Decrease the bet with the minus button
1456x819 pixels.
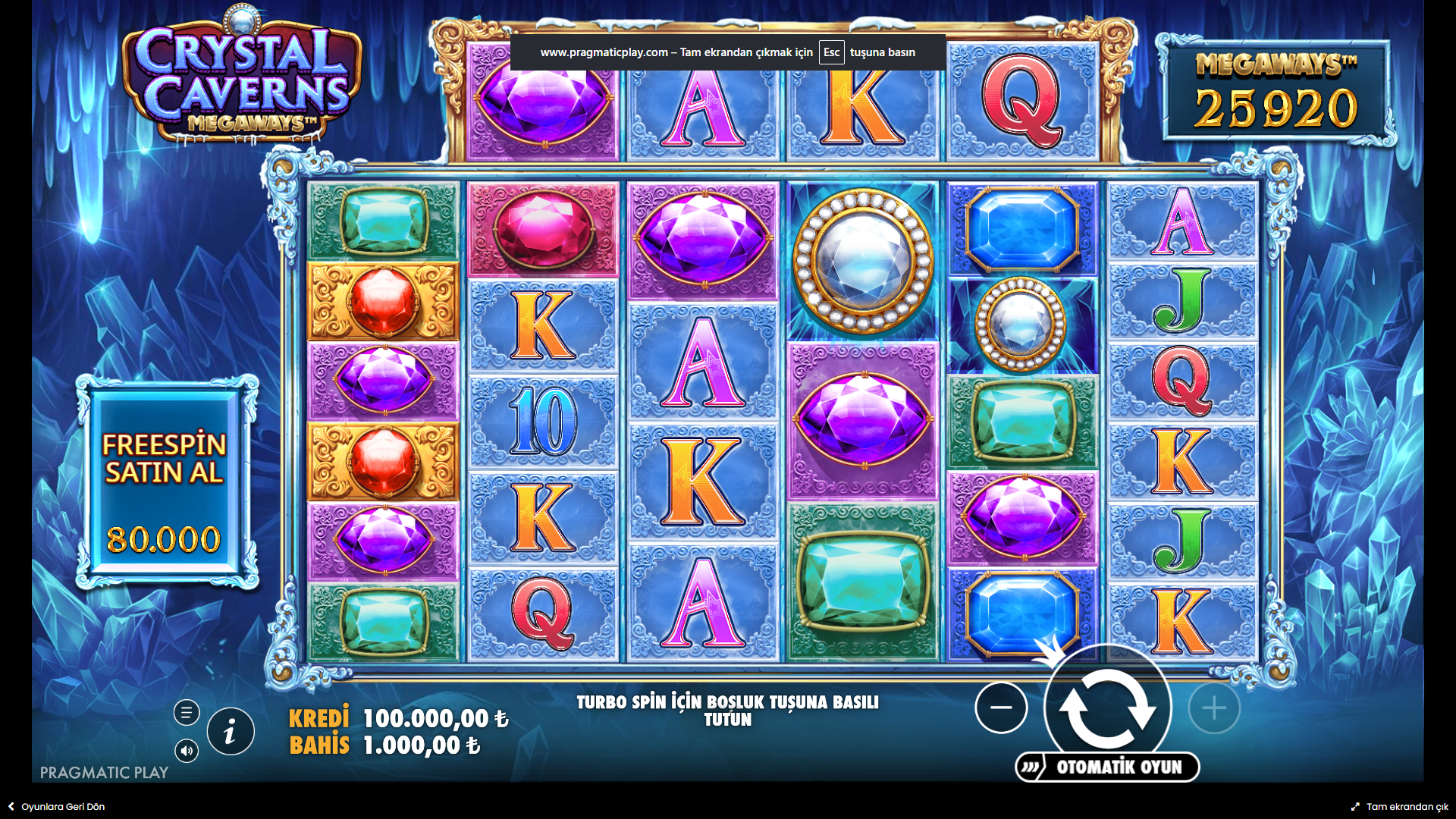click(1001, 708)
